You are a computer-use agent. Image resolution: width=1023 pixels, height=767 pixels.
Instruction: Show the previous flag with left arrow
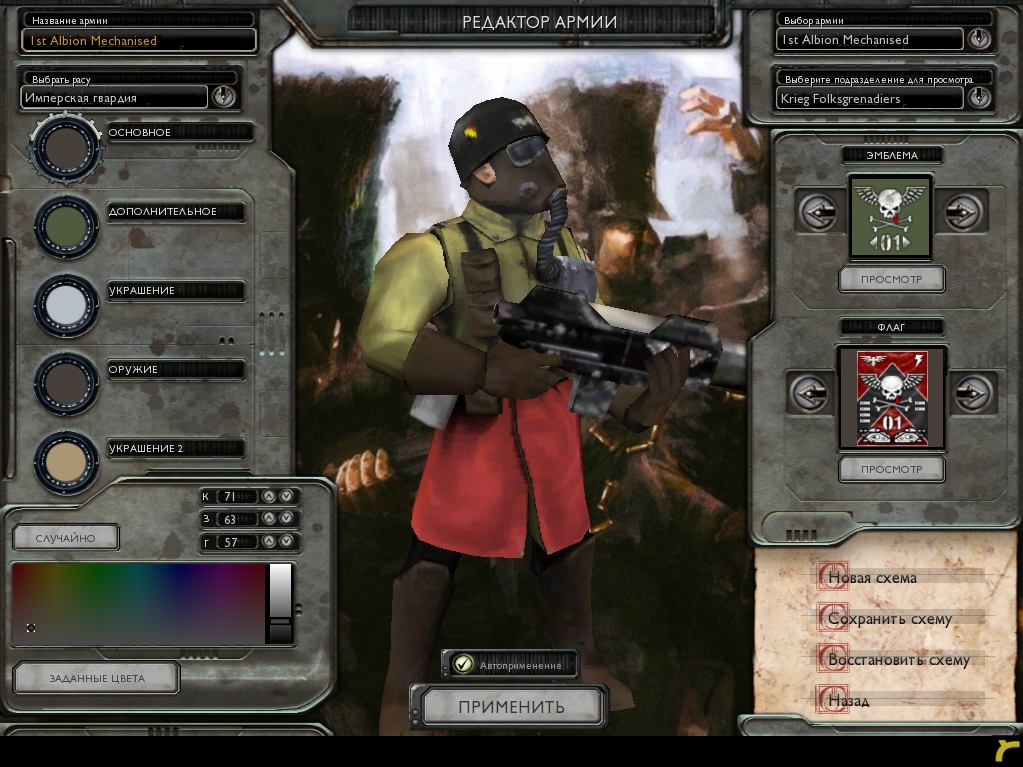809,392
